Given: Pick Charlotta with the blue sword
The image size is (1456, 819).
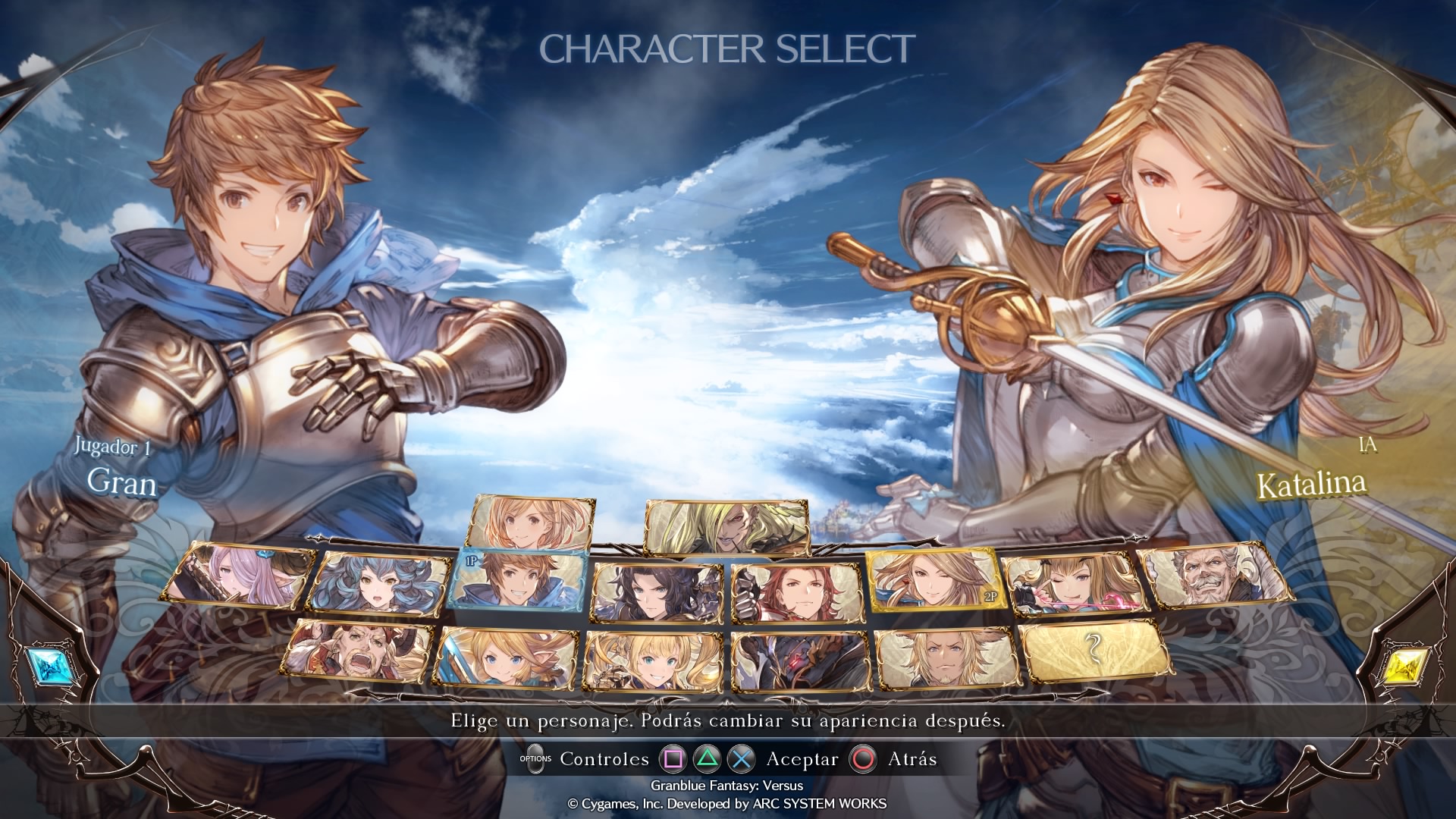Looking at the screenshot, I should (x=506, y=657).
